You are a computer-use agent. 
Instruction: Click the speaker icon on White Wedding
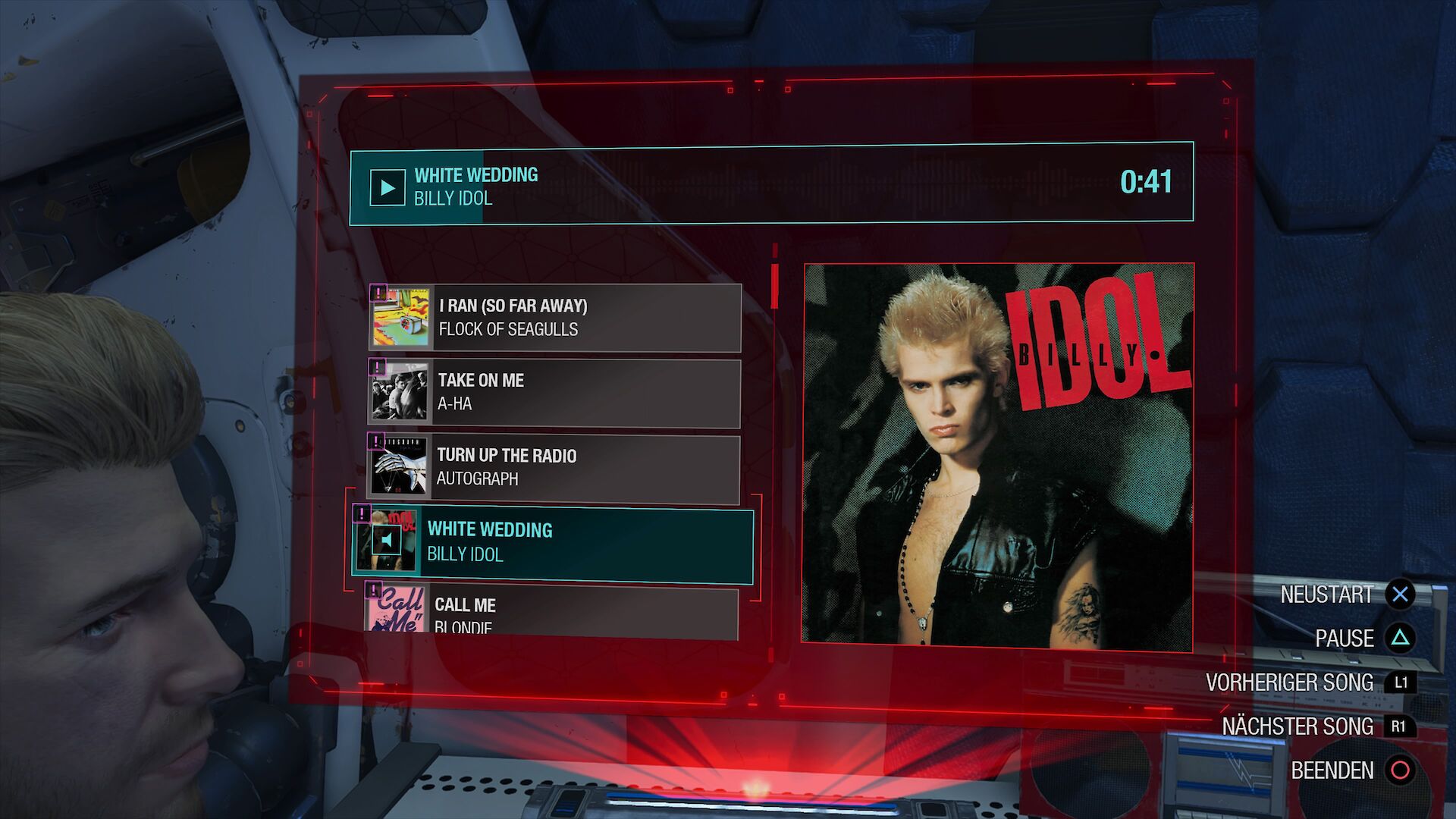388,541
